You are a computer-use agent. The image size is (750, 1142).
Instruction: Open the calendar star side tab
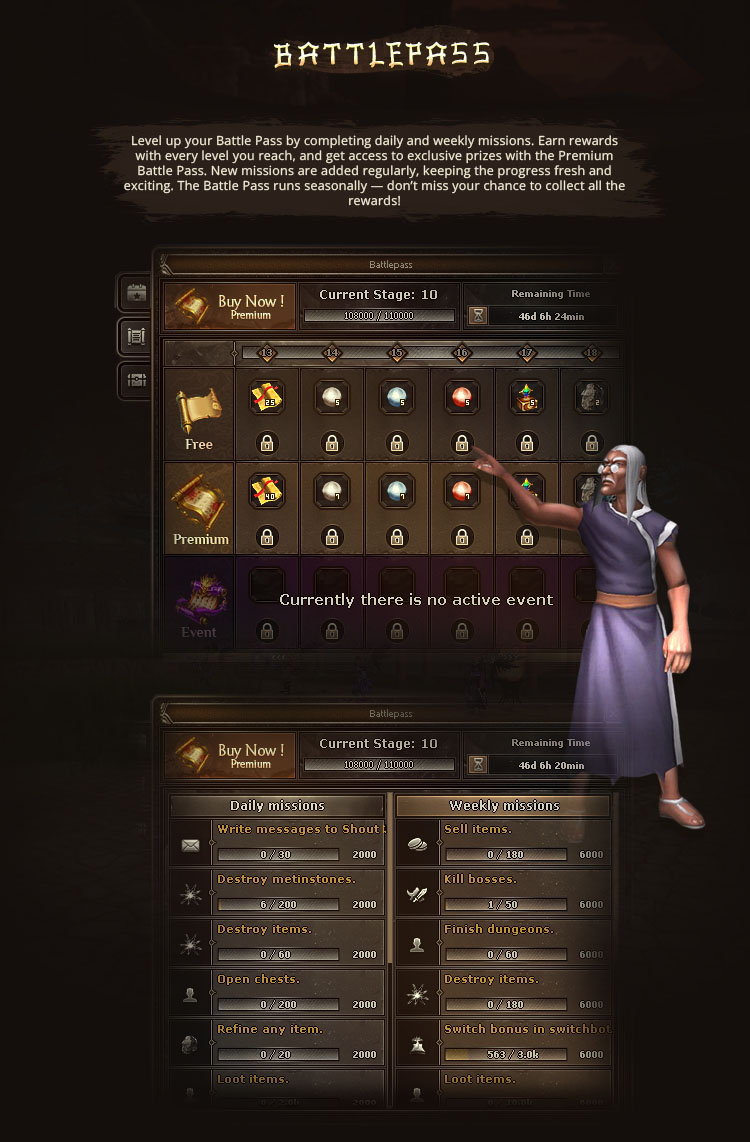[x=134, y=293]
